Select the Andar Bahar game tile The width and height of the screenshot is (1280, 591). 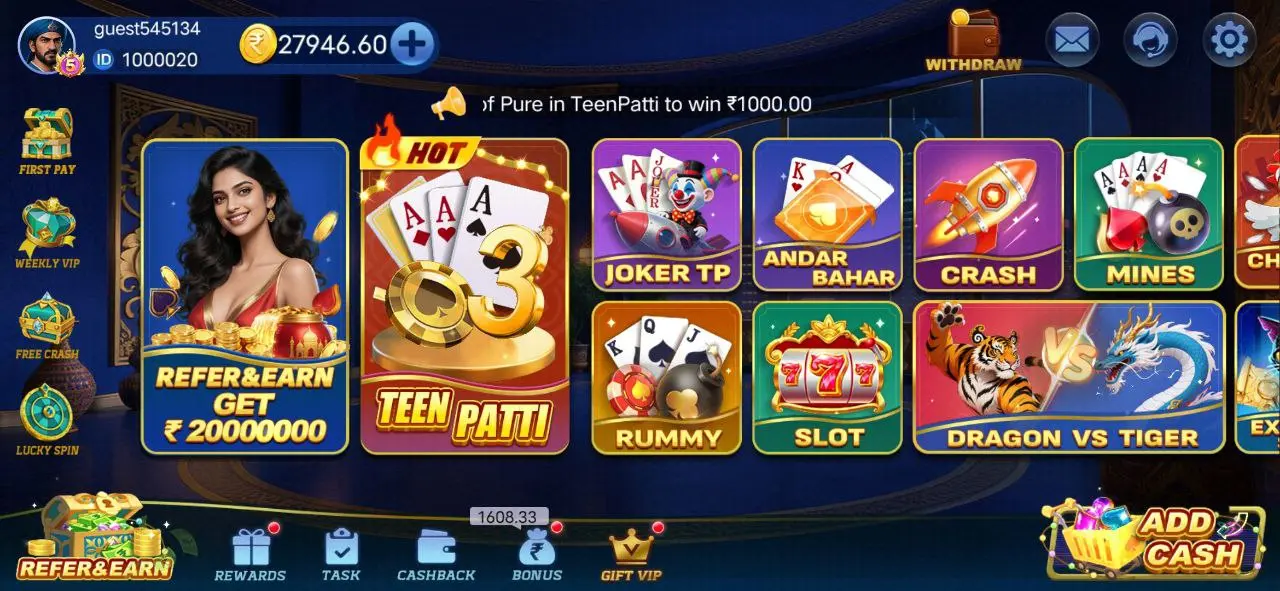point(827,214)
